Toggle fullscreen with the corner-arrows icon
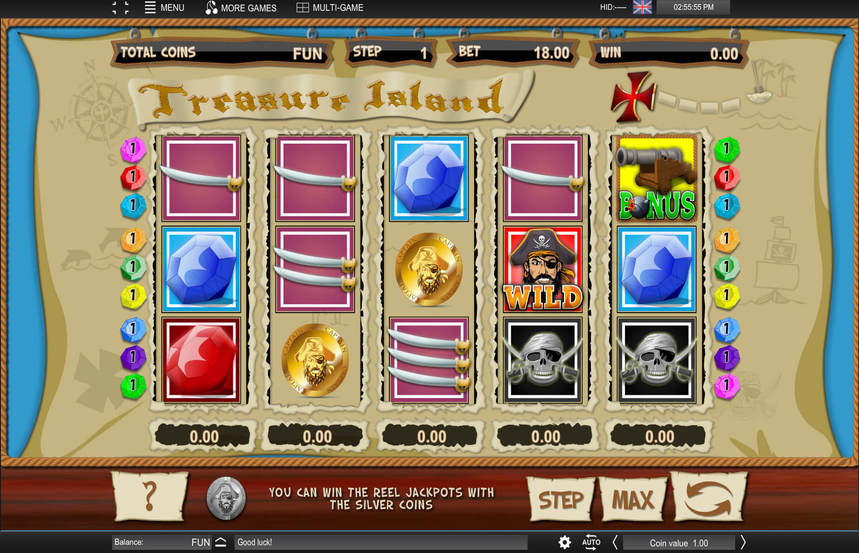Screen dimensions: 859x553 120,8
